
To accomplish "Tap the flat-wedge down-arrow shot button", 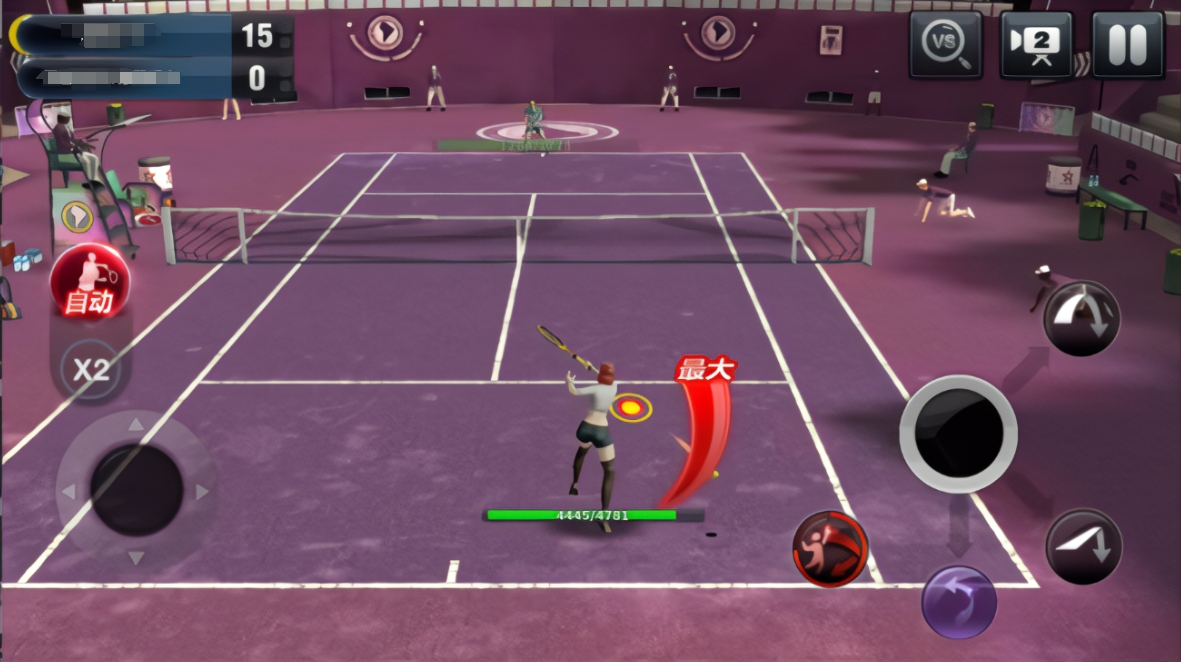I will (1084, 546).
